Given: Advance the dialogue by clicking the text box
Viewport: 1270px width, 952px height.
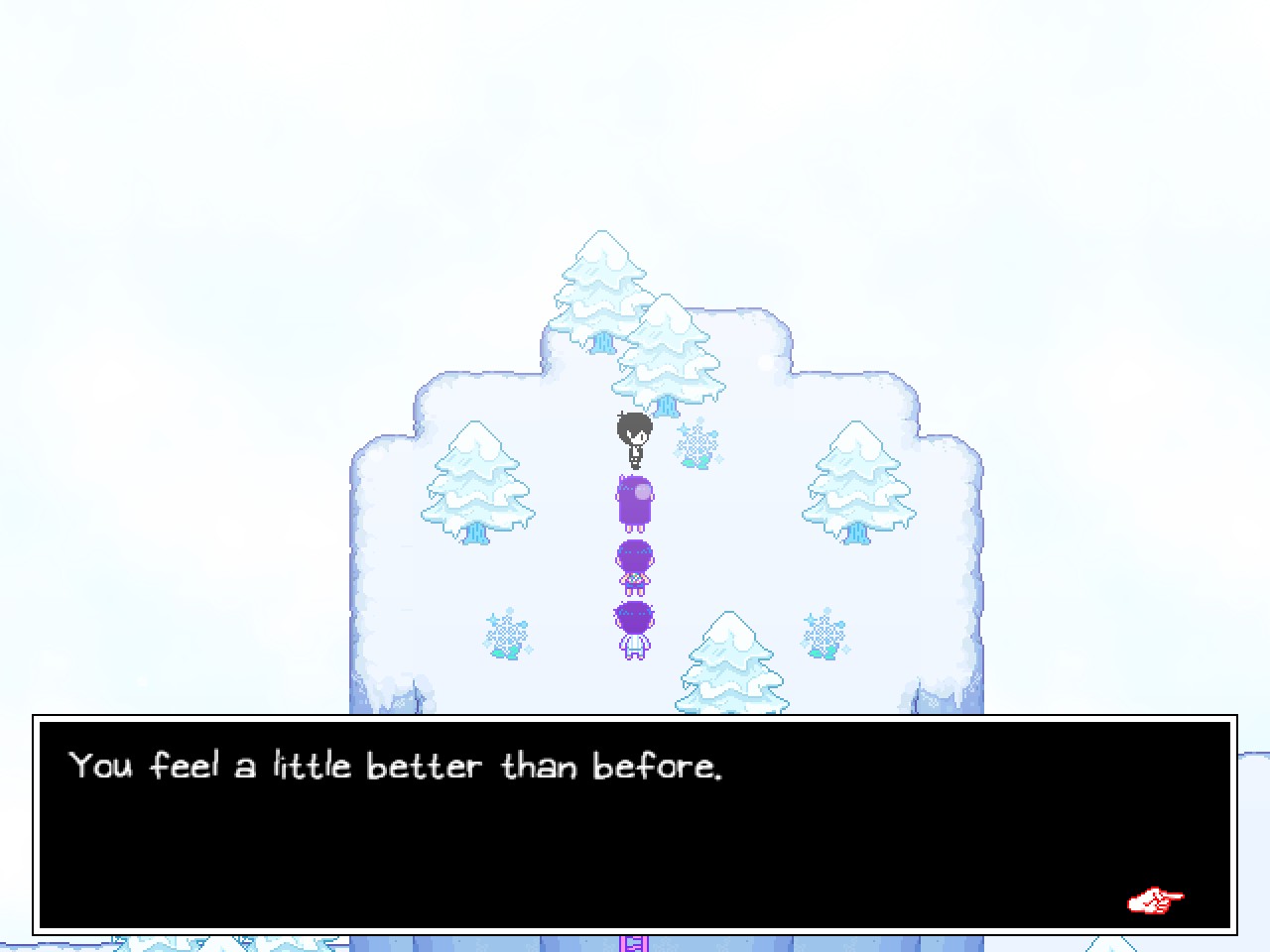Looking at the screenshot, I should (635, 833).
